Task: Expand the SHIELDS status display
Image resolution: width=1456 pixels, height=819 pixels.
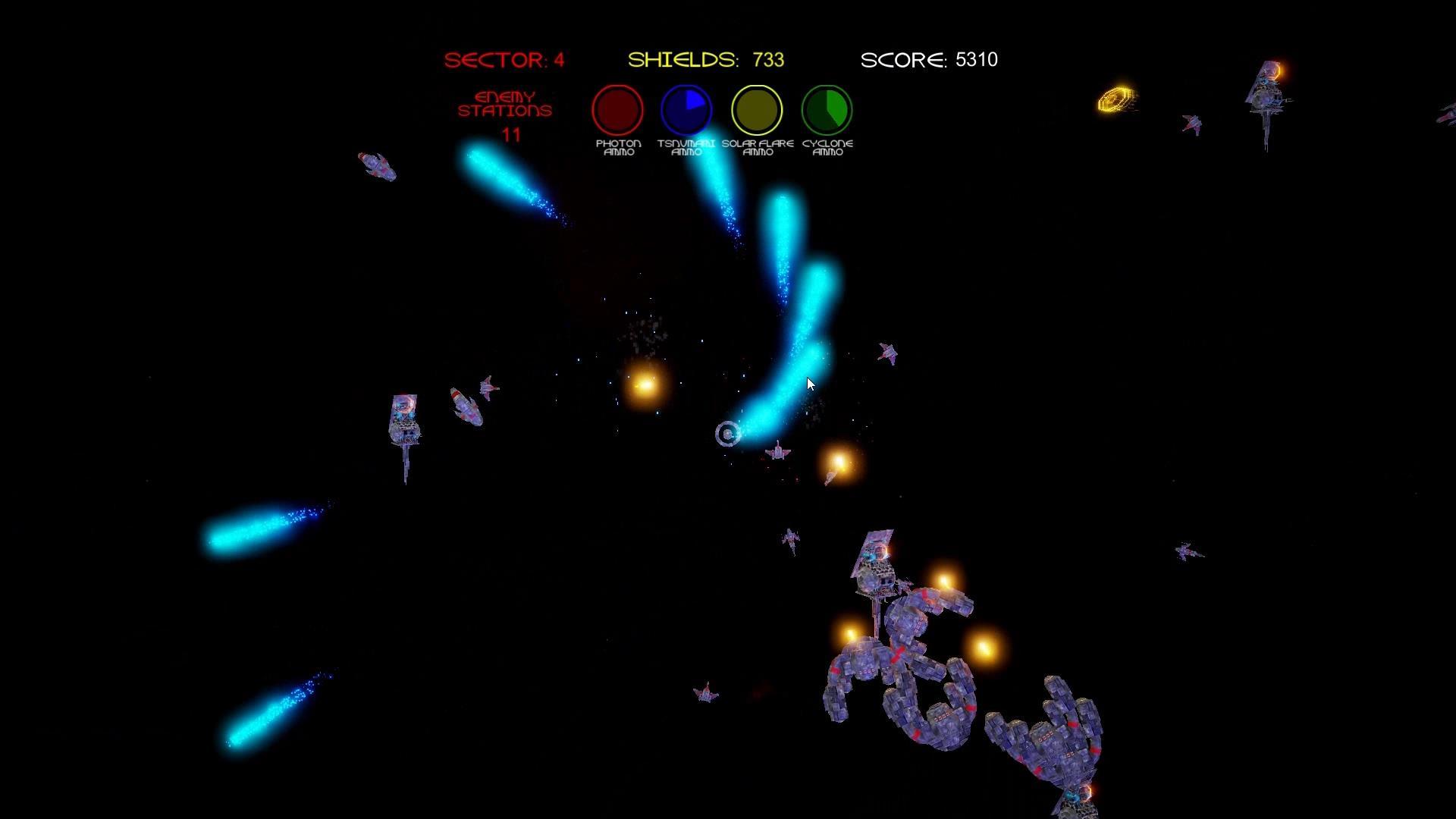Action: (x=705, y=59)
